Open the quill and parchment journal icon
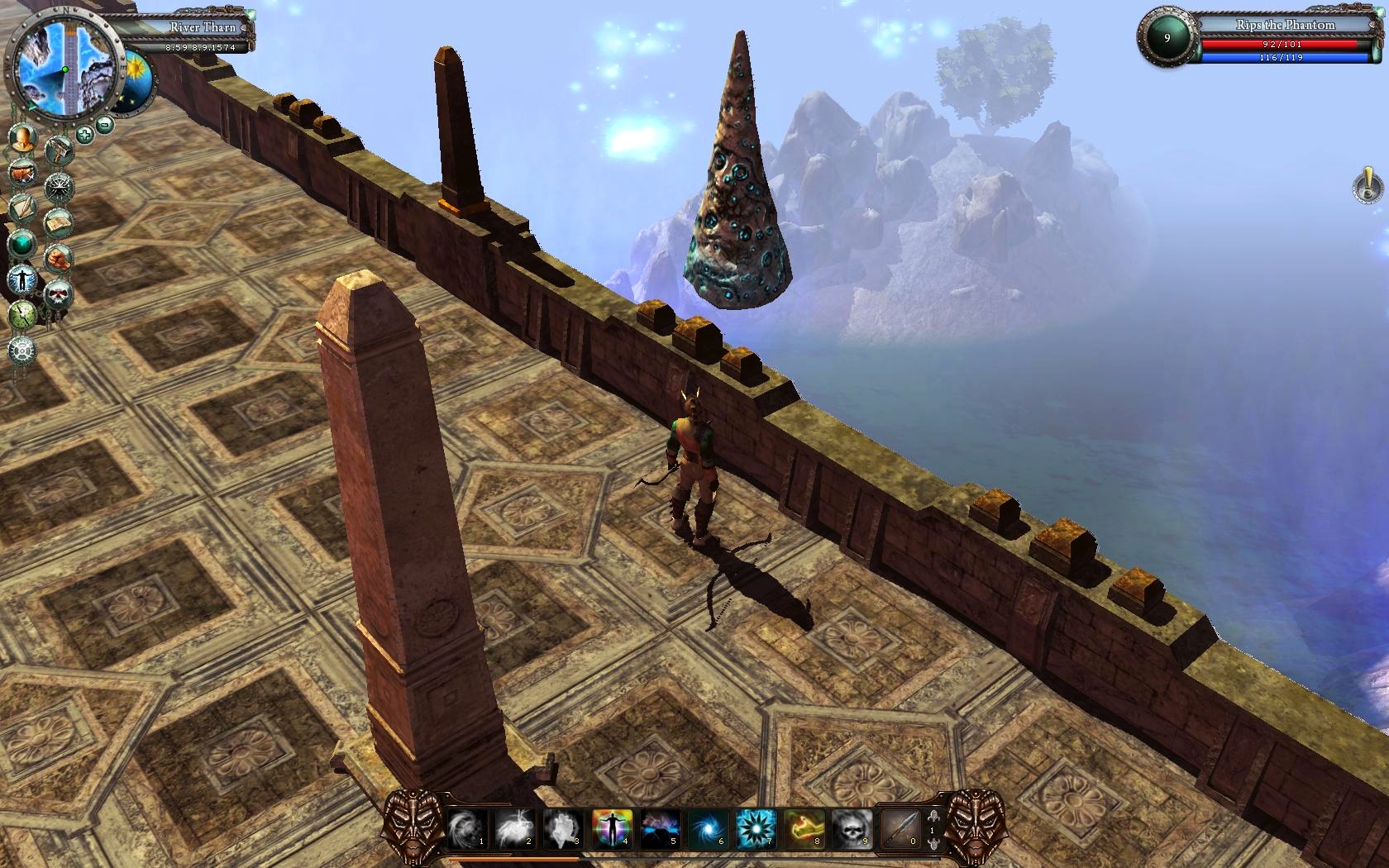Image resolution: width=1389 pixels, height=868 pixels. point(22,207)
